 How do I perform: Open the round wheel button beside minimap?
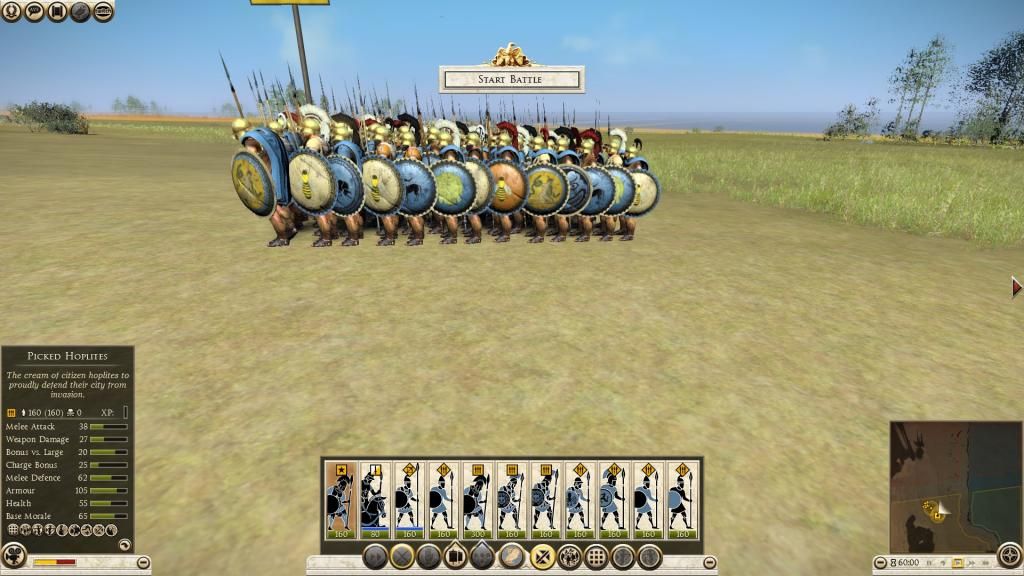pyautogui.click(x=1009, y=555)
